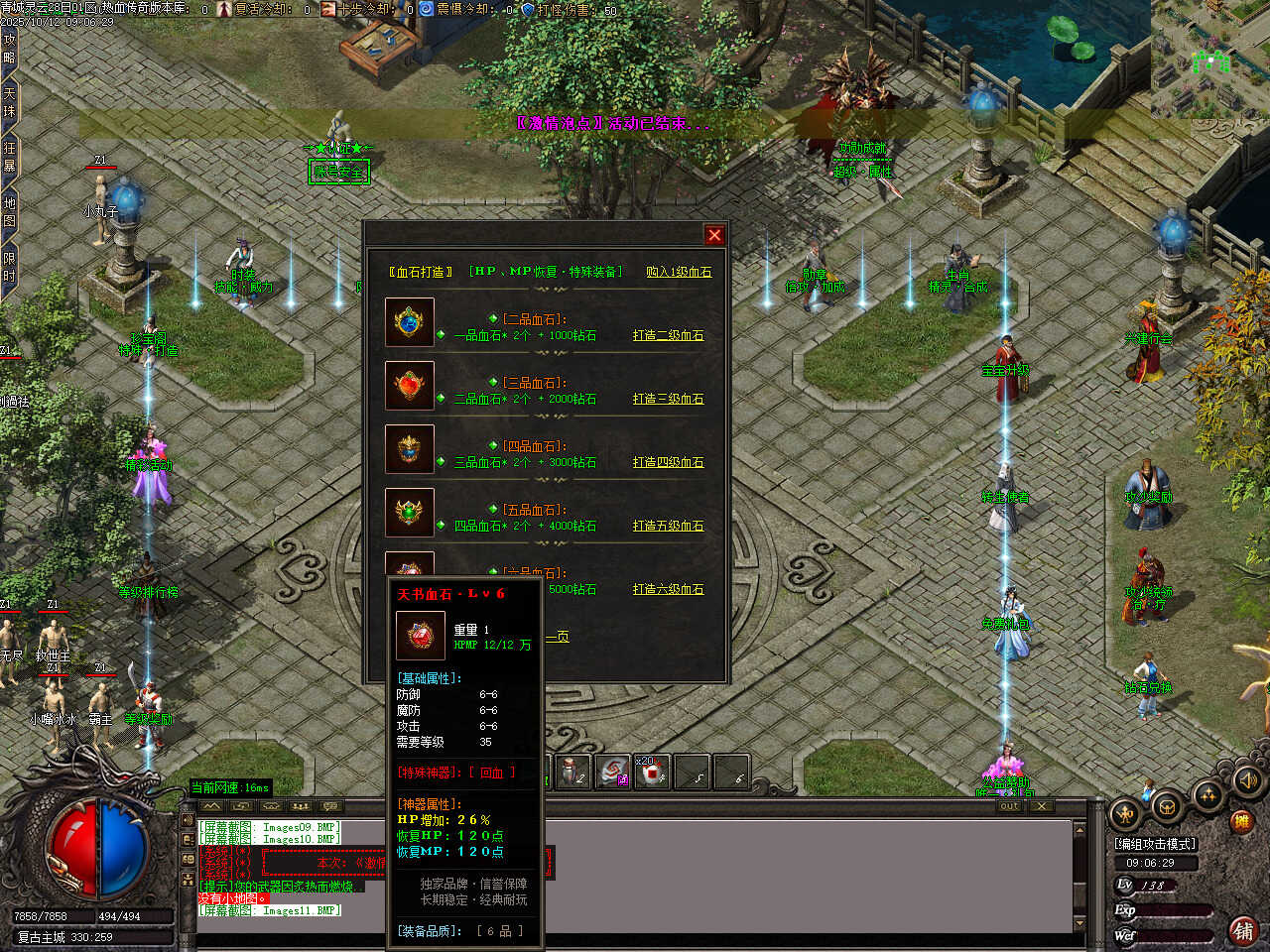This screenshot has height=952, width=1270.
Task: Open the 天珠 side tab
Action: [x=9, y=103]
